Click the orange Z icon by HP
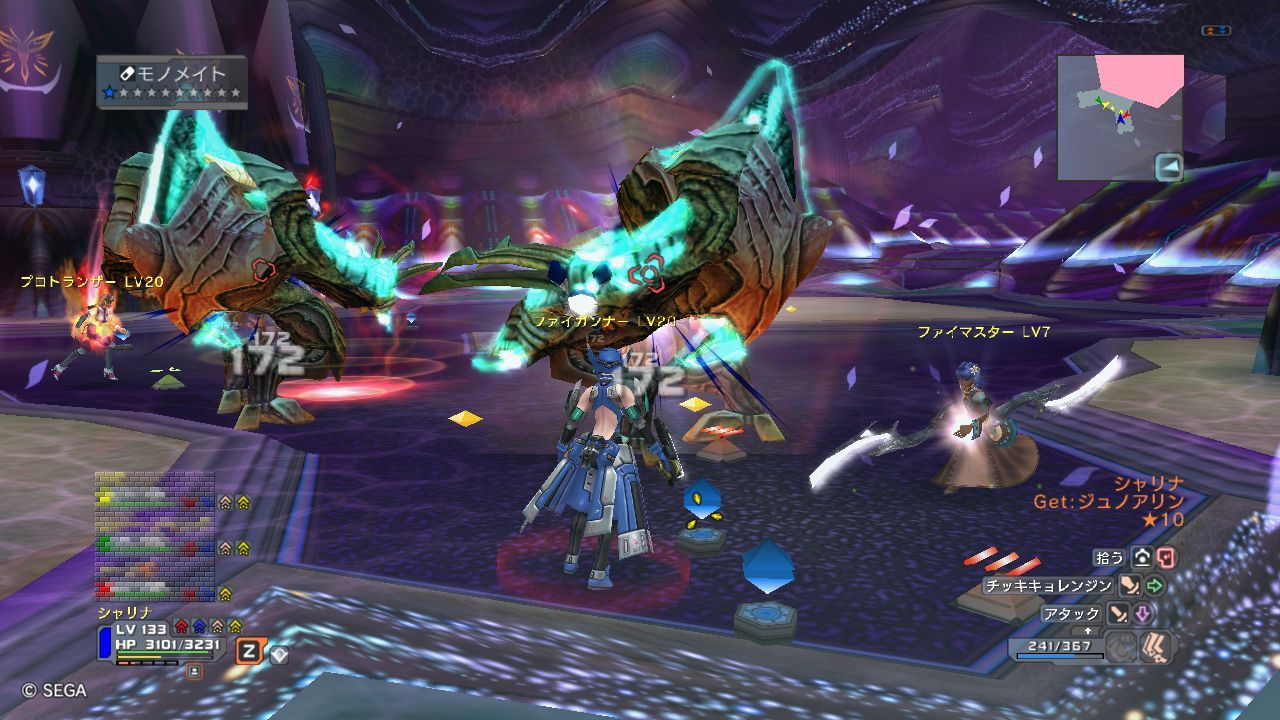1280x720 pixels. pos(249,652)
